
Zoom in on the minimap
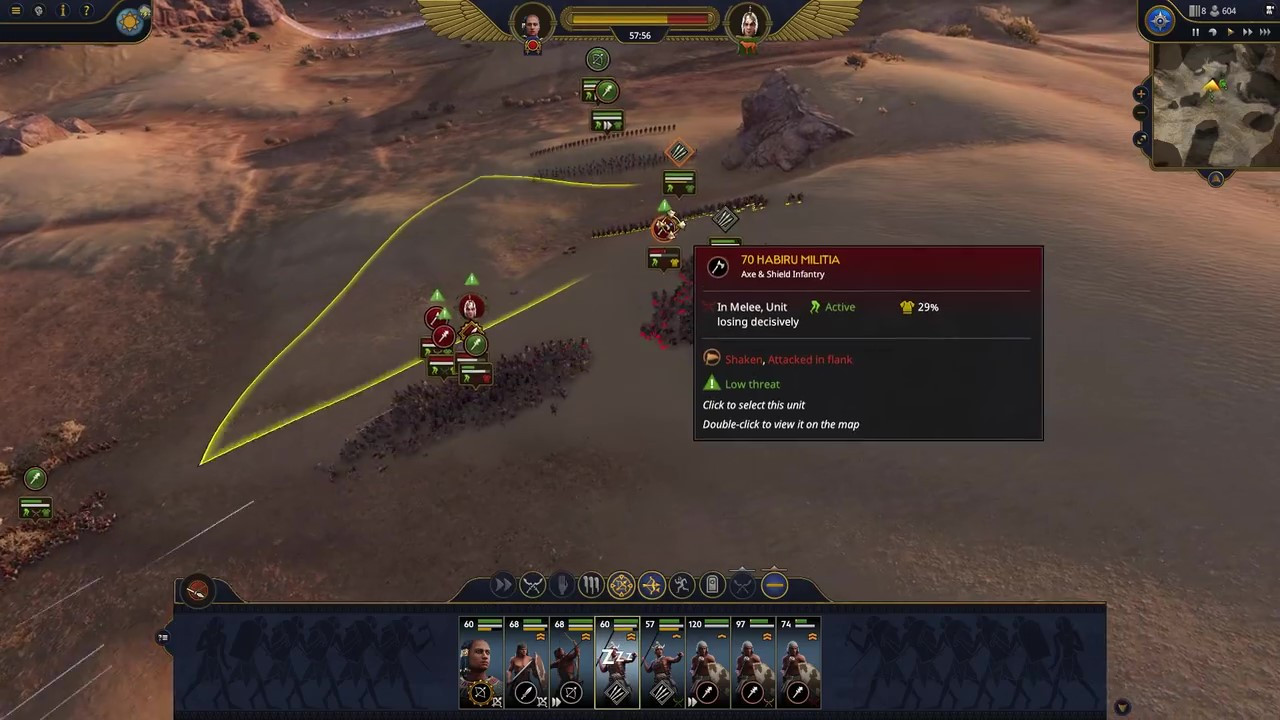[x=1141, y=93]
